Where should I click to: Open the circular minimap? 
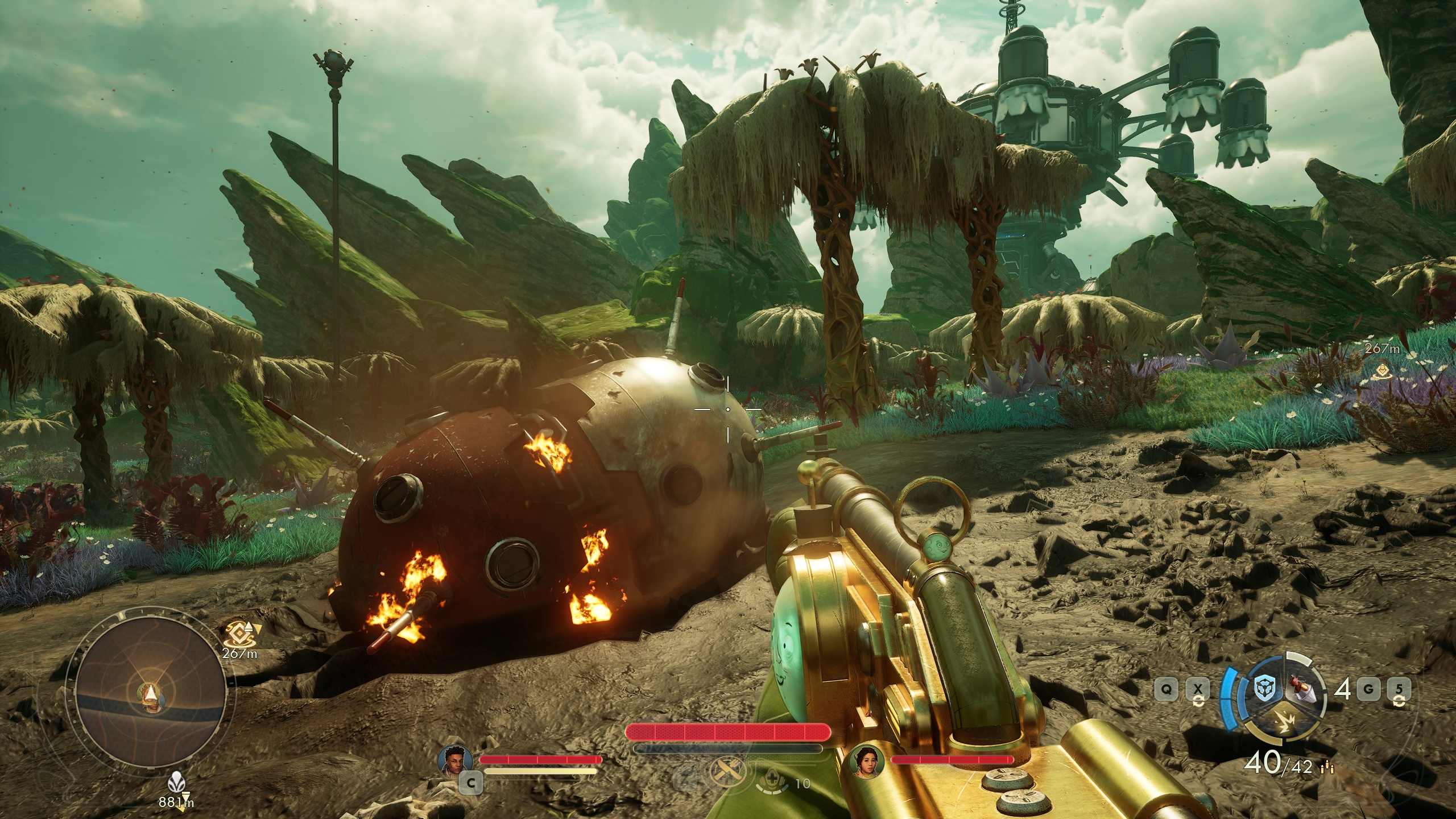[x=150, y=699]
